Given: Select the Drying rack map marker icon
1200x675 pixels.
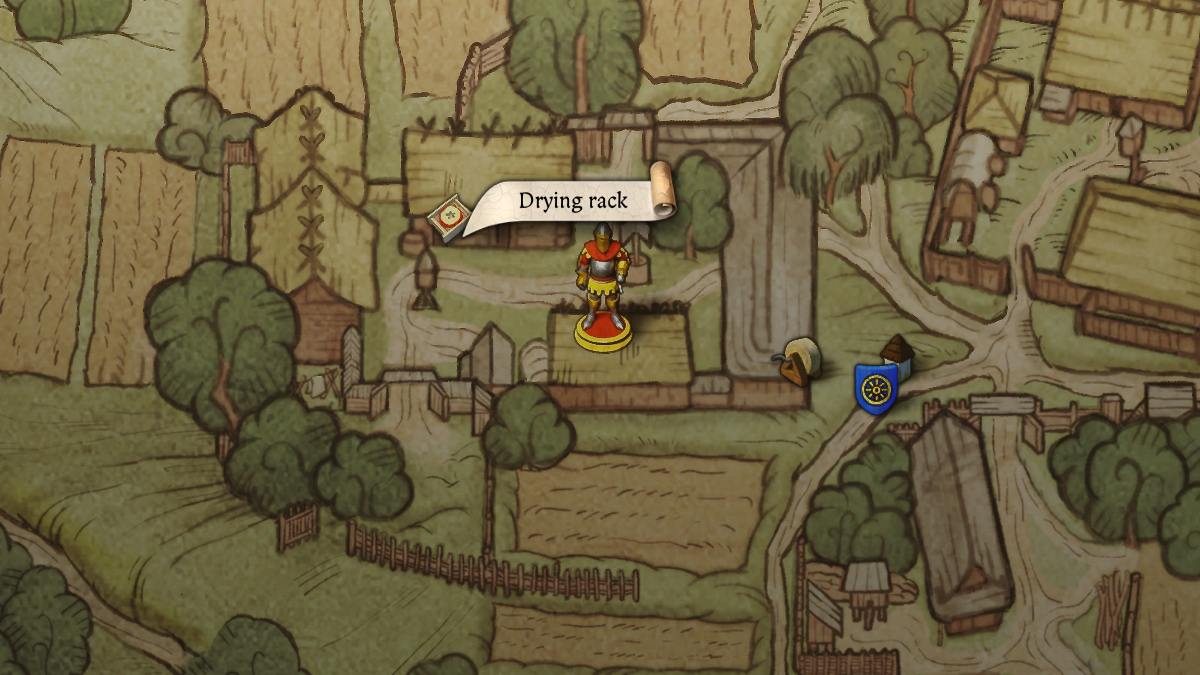Looking at the screenshot, I should (x=446, y=216).
